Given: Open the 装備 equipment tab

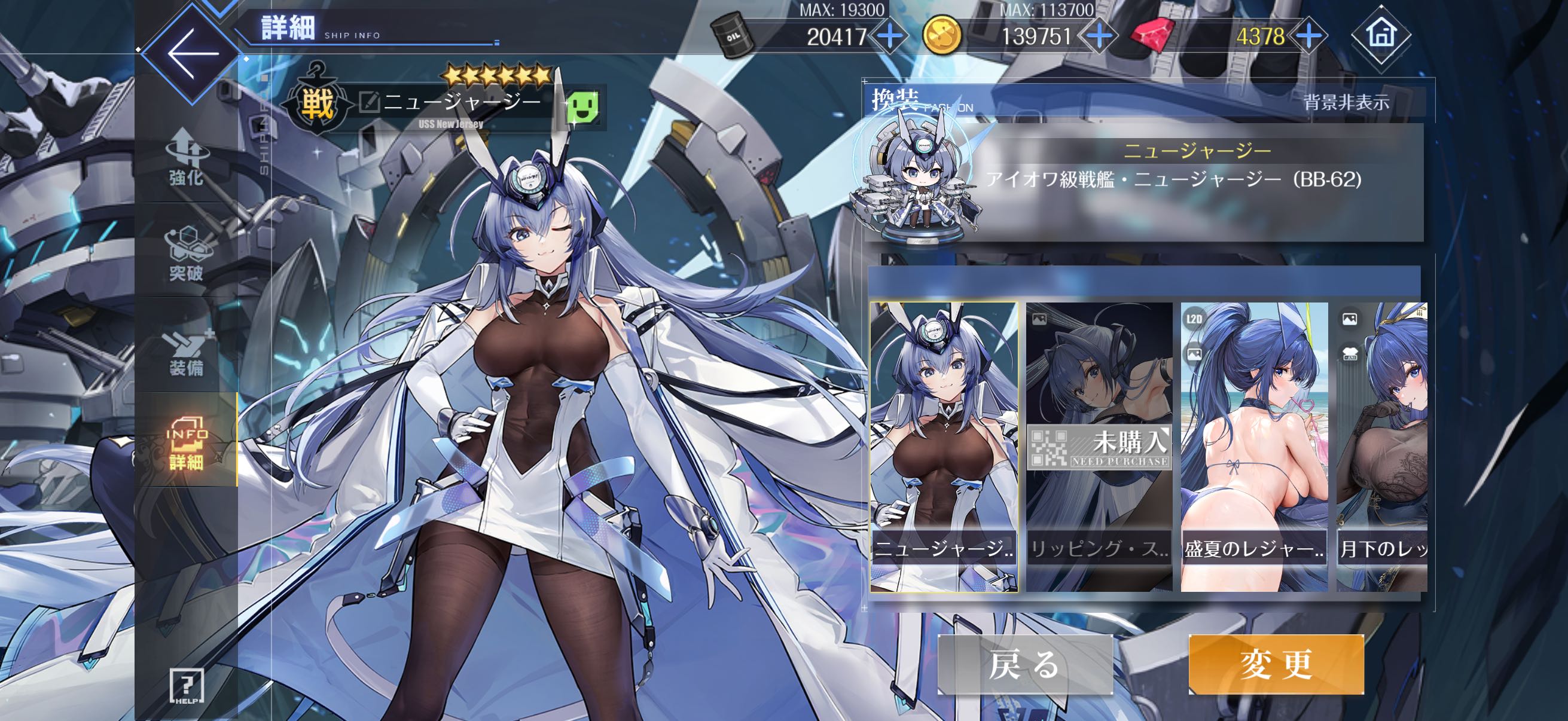Looking at the screenshot, I should tap(186, 352).
